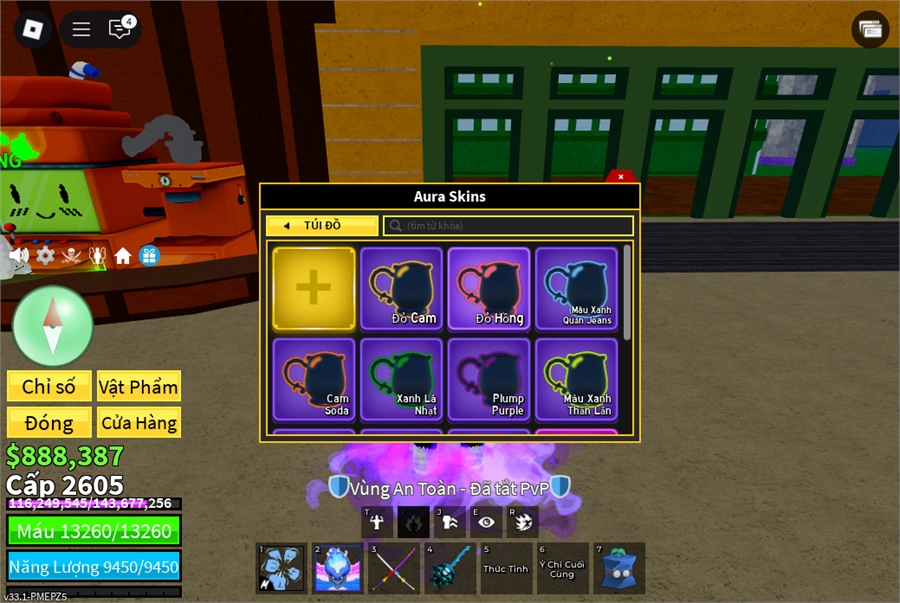
Task: Select the crossed swords hotbar slot
Action: [393, 568]
